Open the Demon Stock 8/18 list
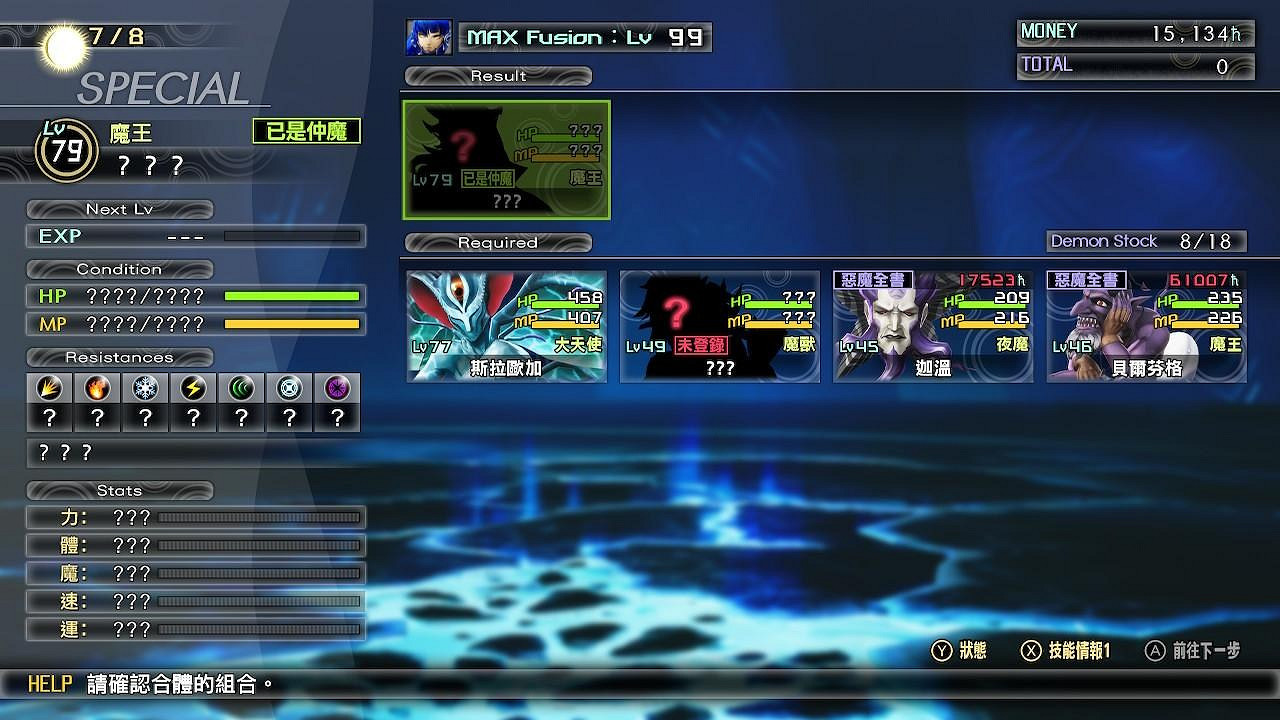 point(1146,241)
